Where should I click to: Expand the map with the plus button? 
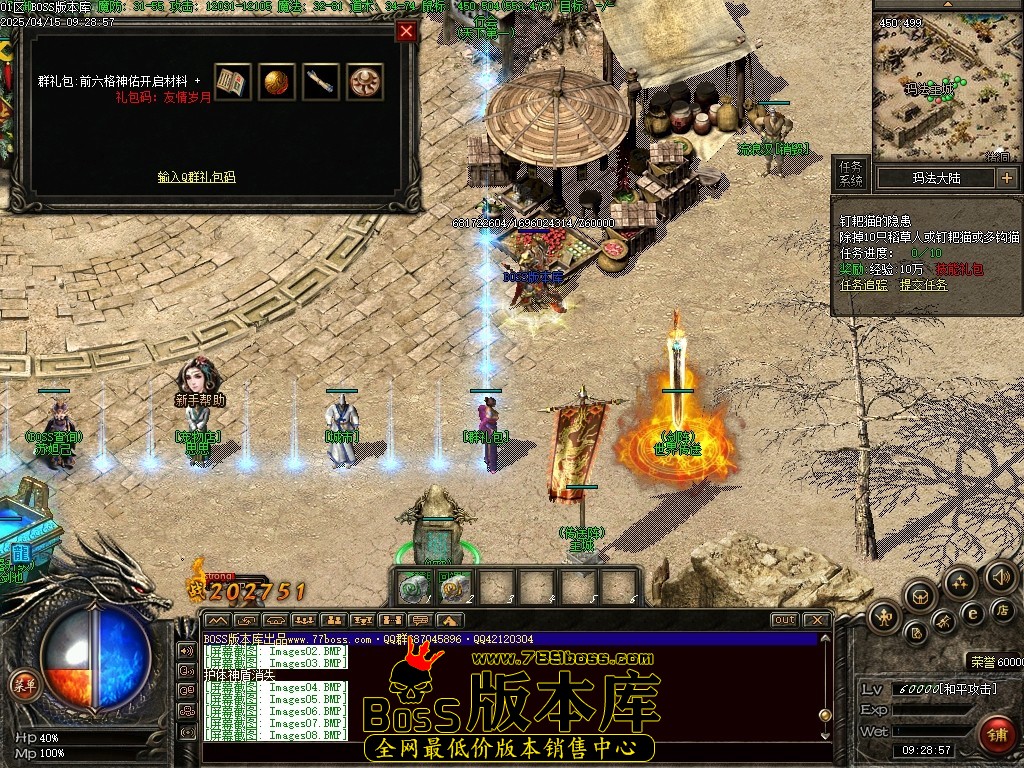[1006, 178]
